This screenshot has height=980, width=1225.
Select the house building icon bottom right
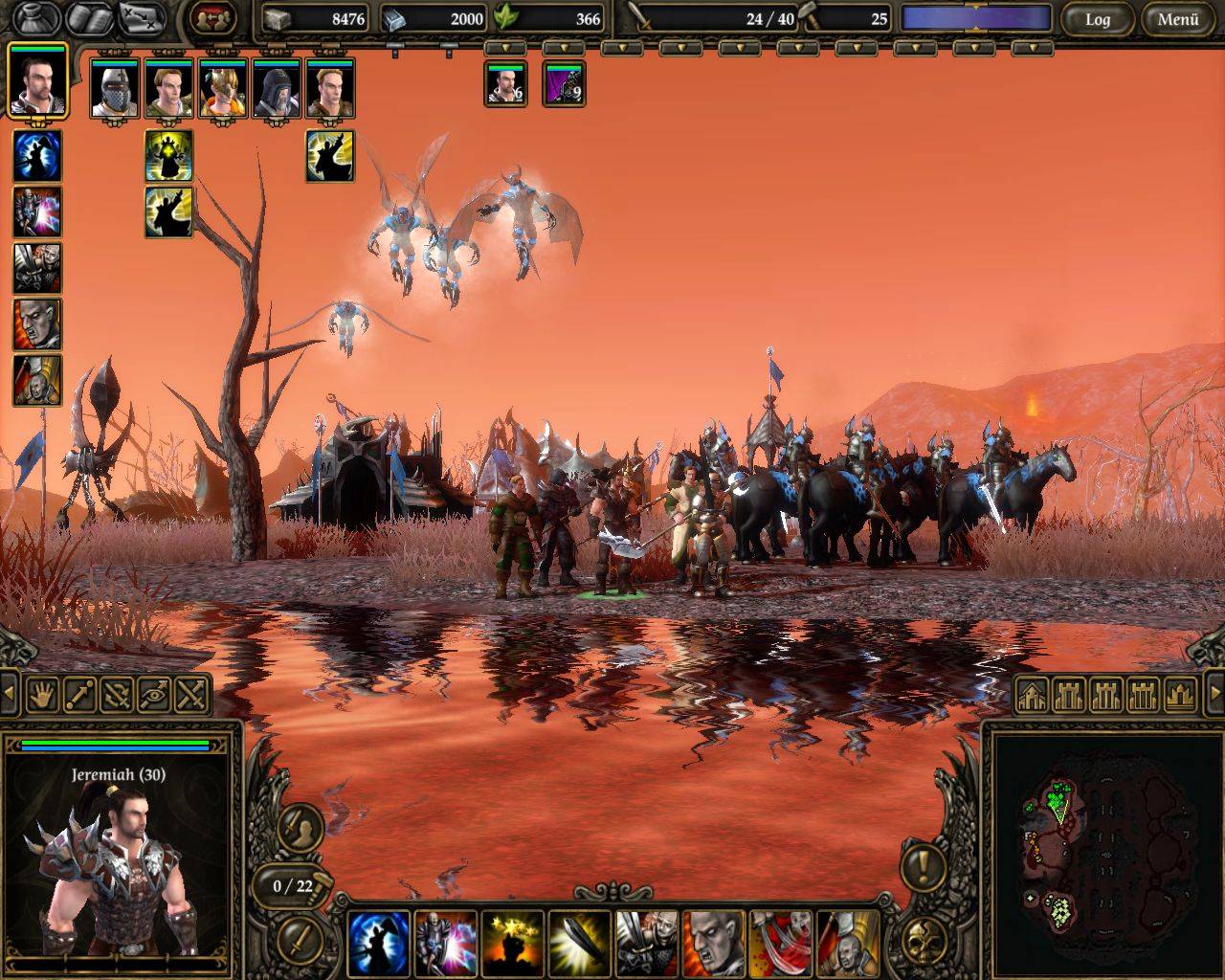click(x=1033, y=695)
